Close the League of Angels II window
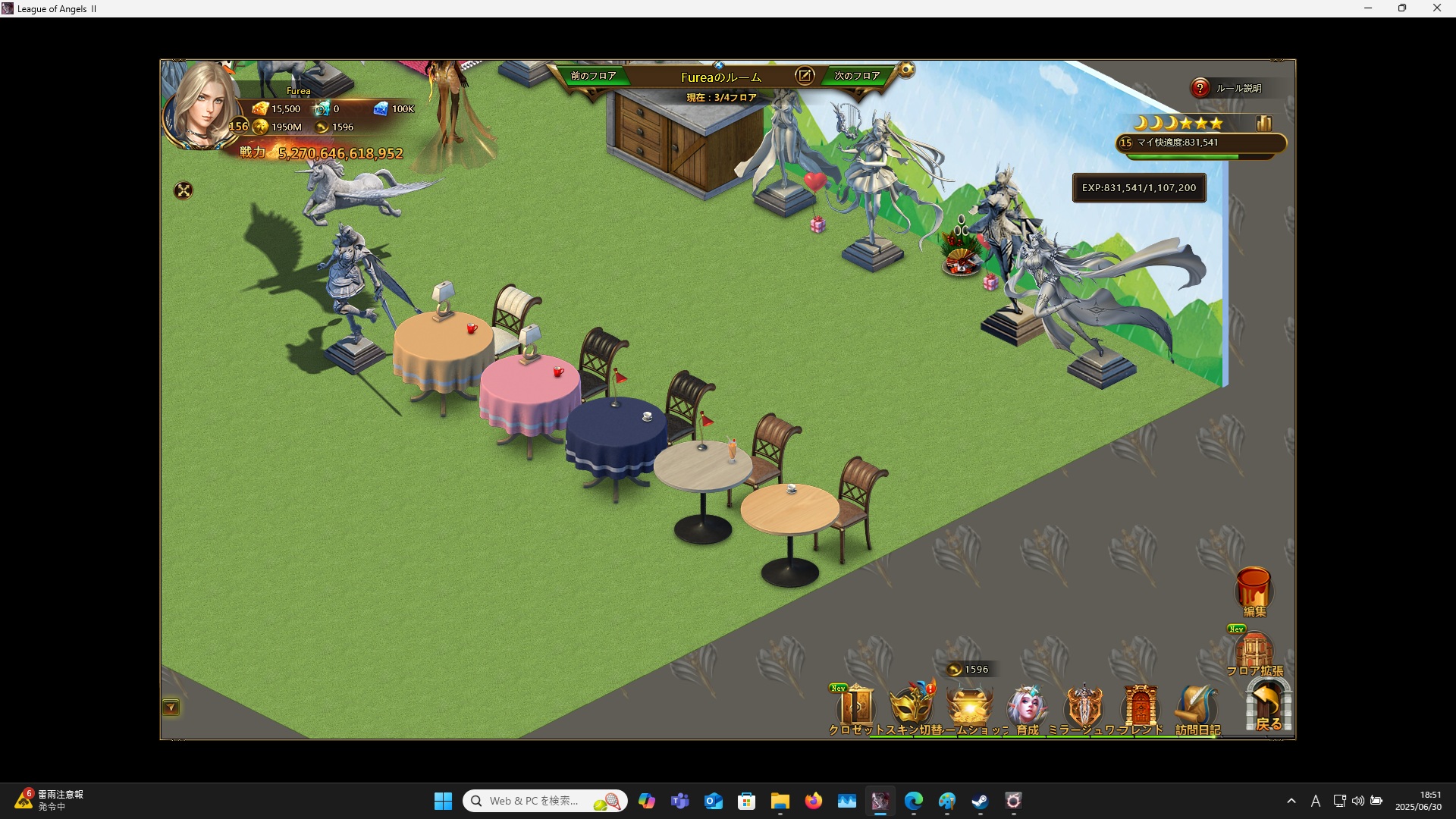Image resolution: width=1456 pixels, height=819 pixels. tap(1436, 8)
